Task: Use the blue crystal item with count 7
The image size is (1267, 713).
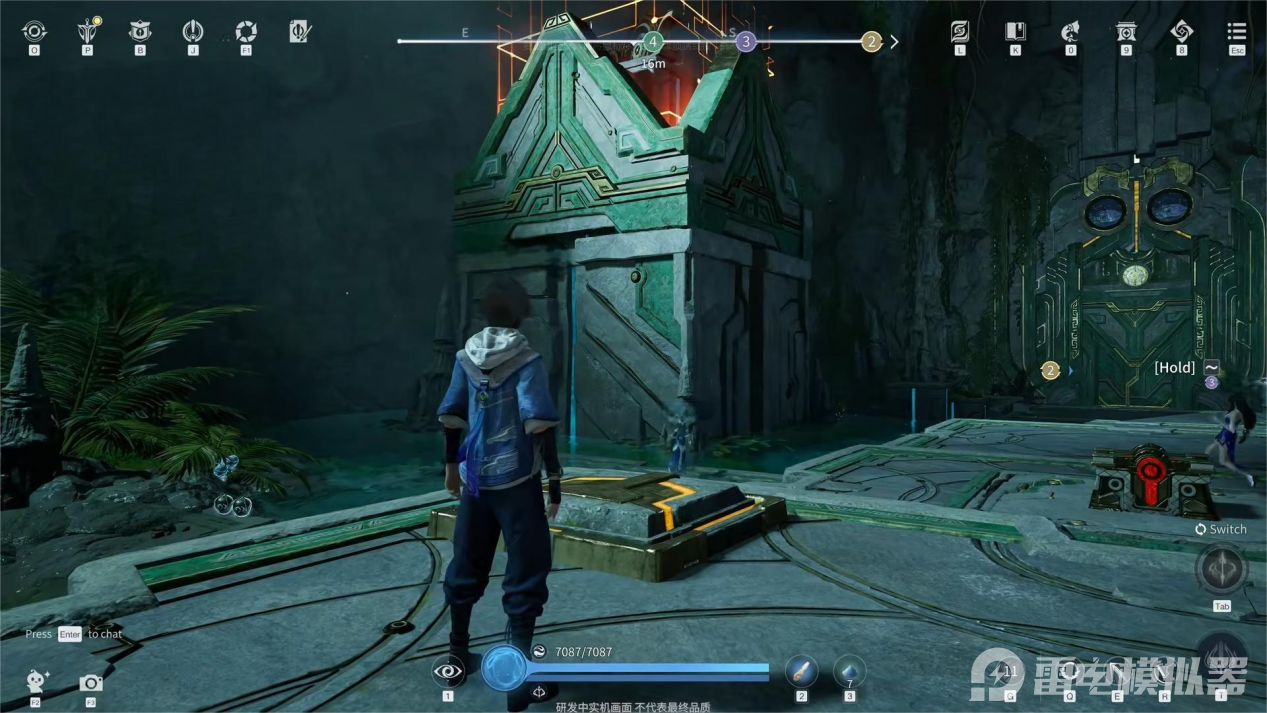Action: [x=849, y=671]
